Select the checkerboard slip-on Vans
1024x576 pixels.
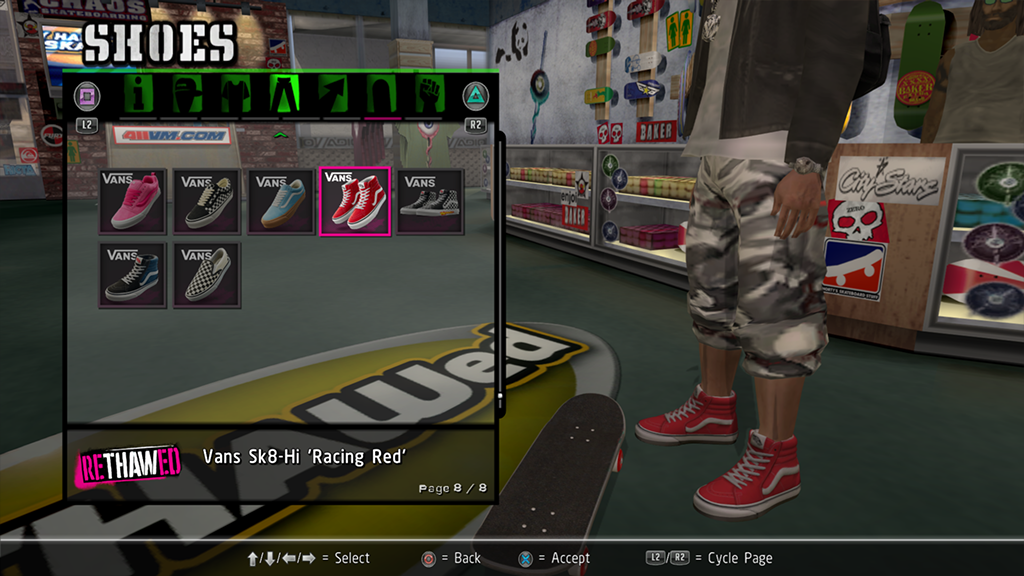click(207, 275)
